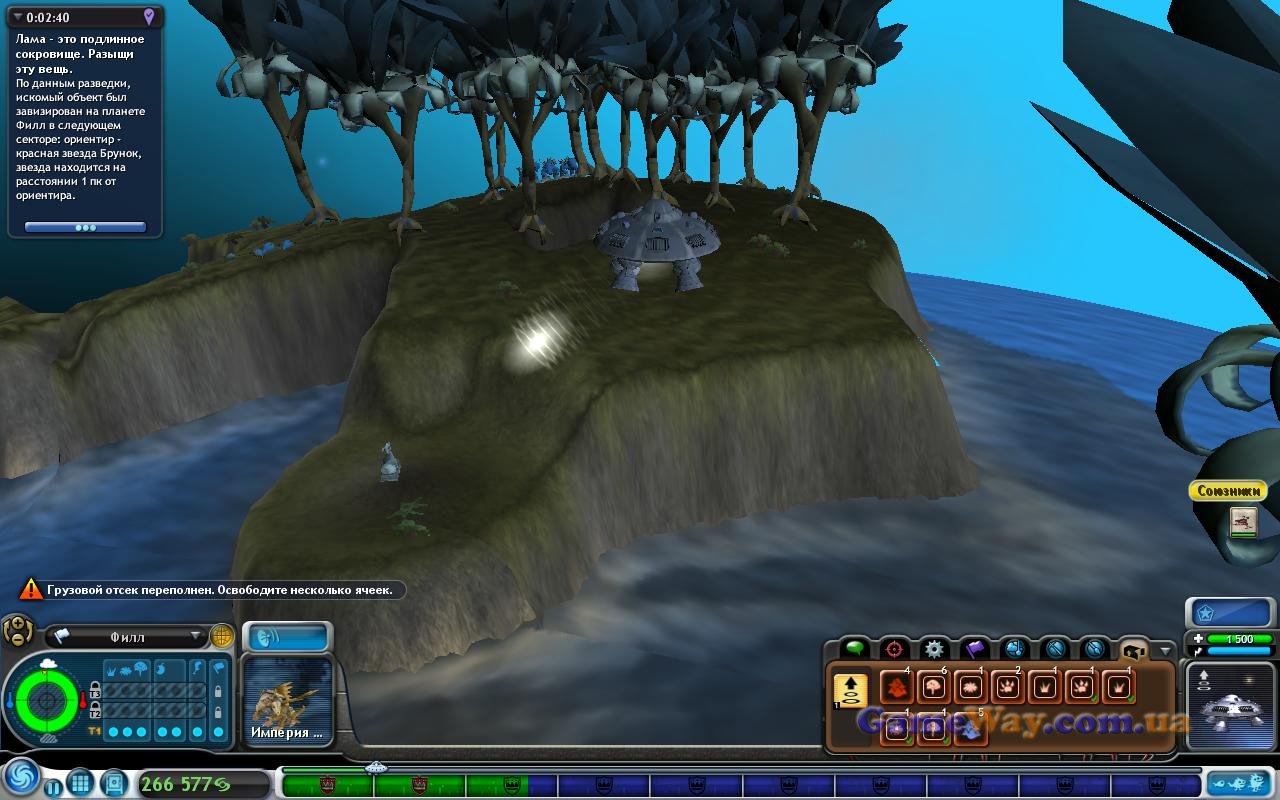1280x800 pixels.
Task: Pause the game with the pause button
Action: [x=53, y=786]
